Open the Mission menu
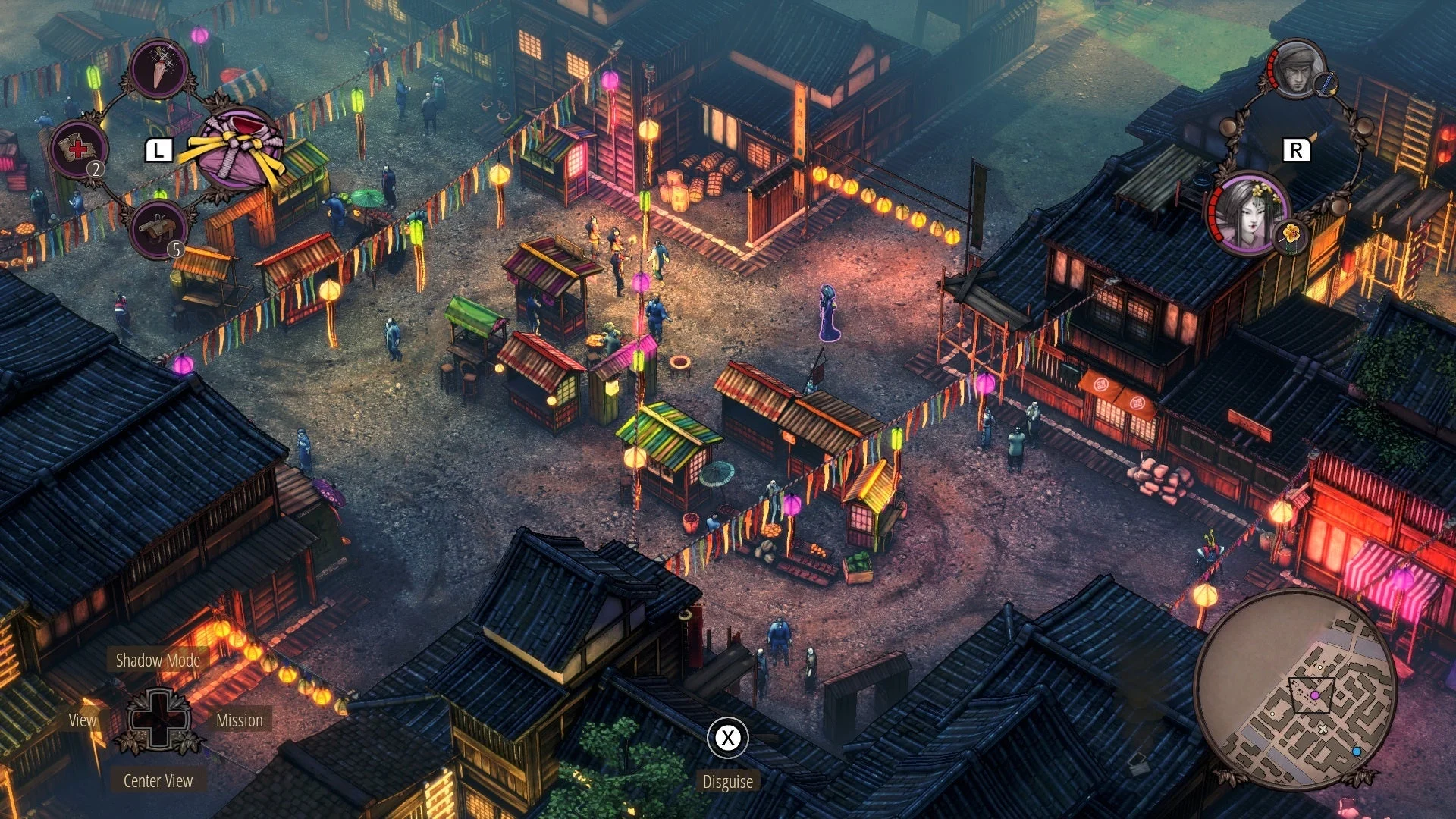The image size is (1456, 819). click(x=239, y=720)
